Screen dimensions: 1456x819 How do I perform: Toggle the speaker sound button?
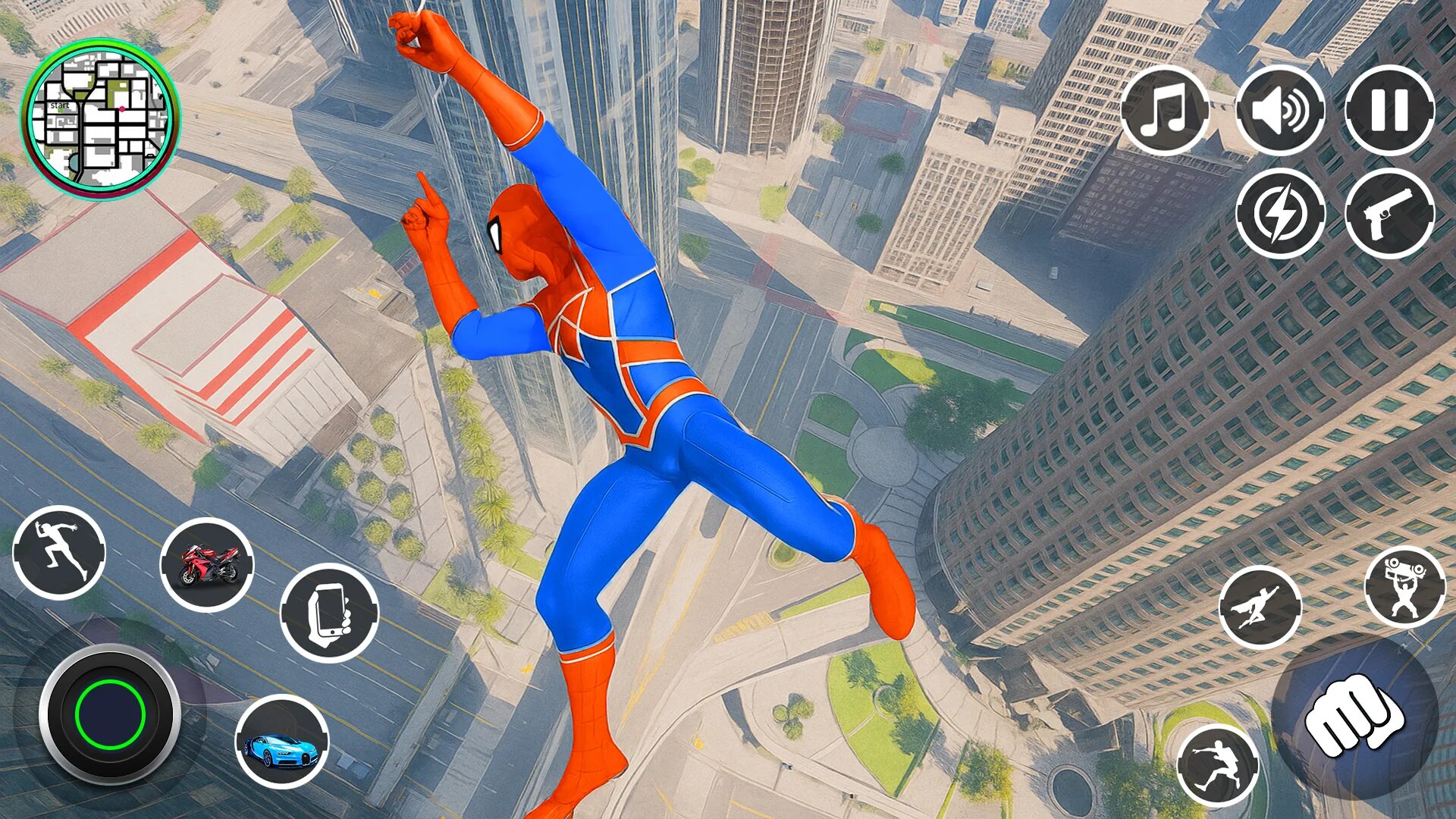tap(1280, 111)
